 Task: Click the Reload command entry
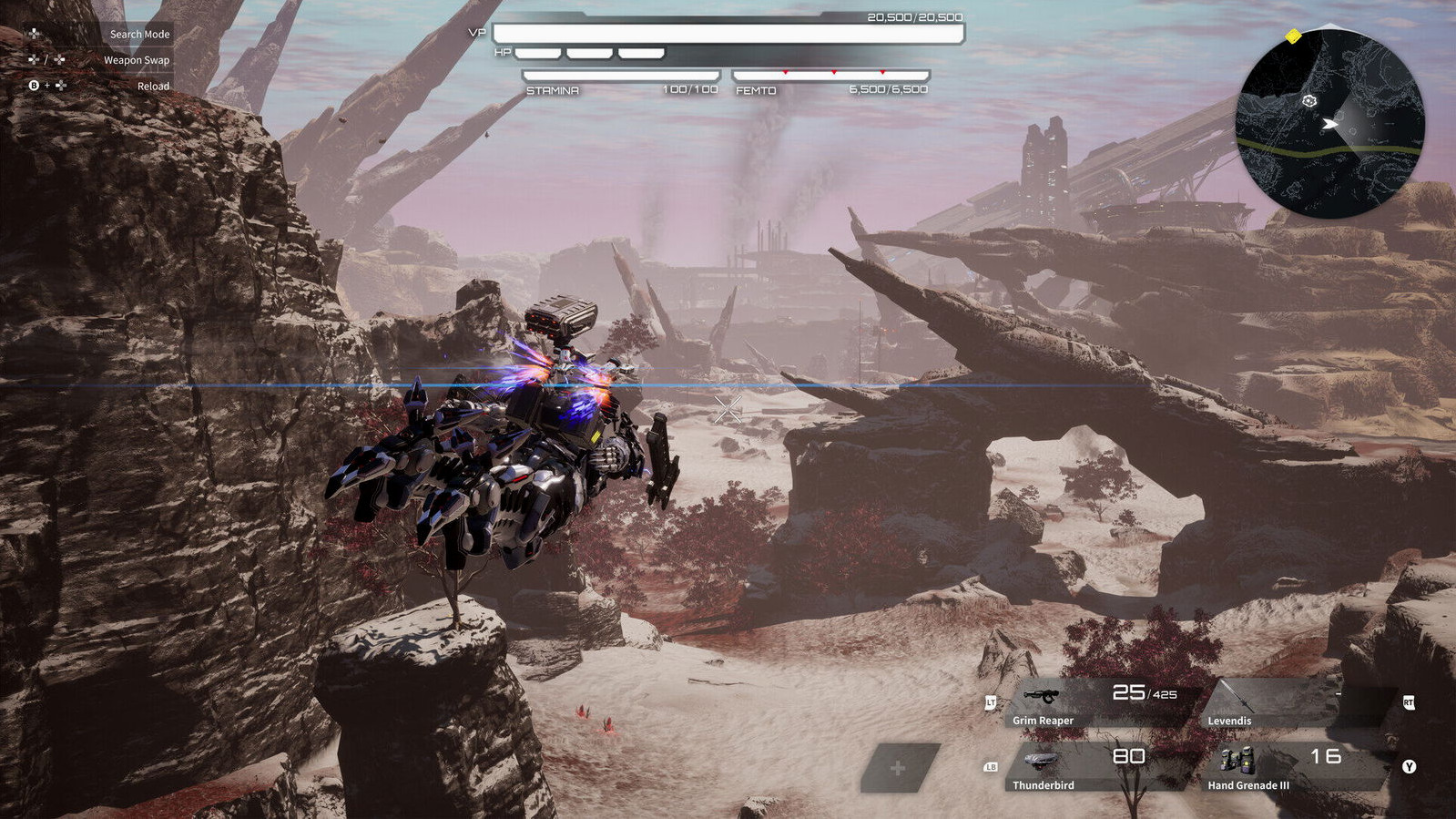(x=153, y=86)
